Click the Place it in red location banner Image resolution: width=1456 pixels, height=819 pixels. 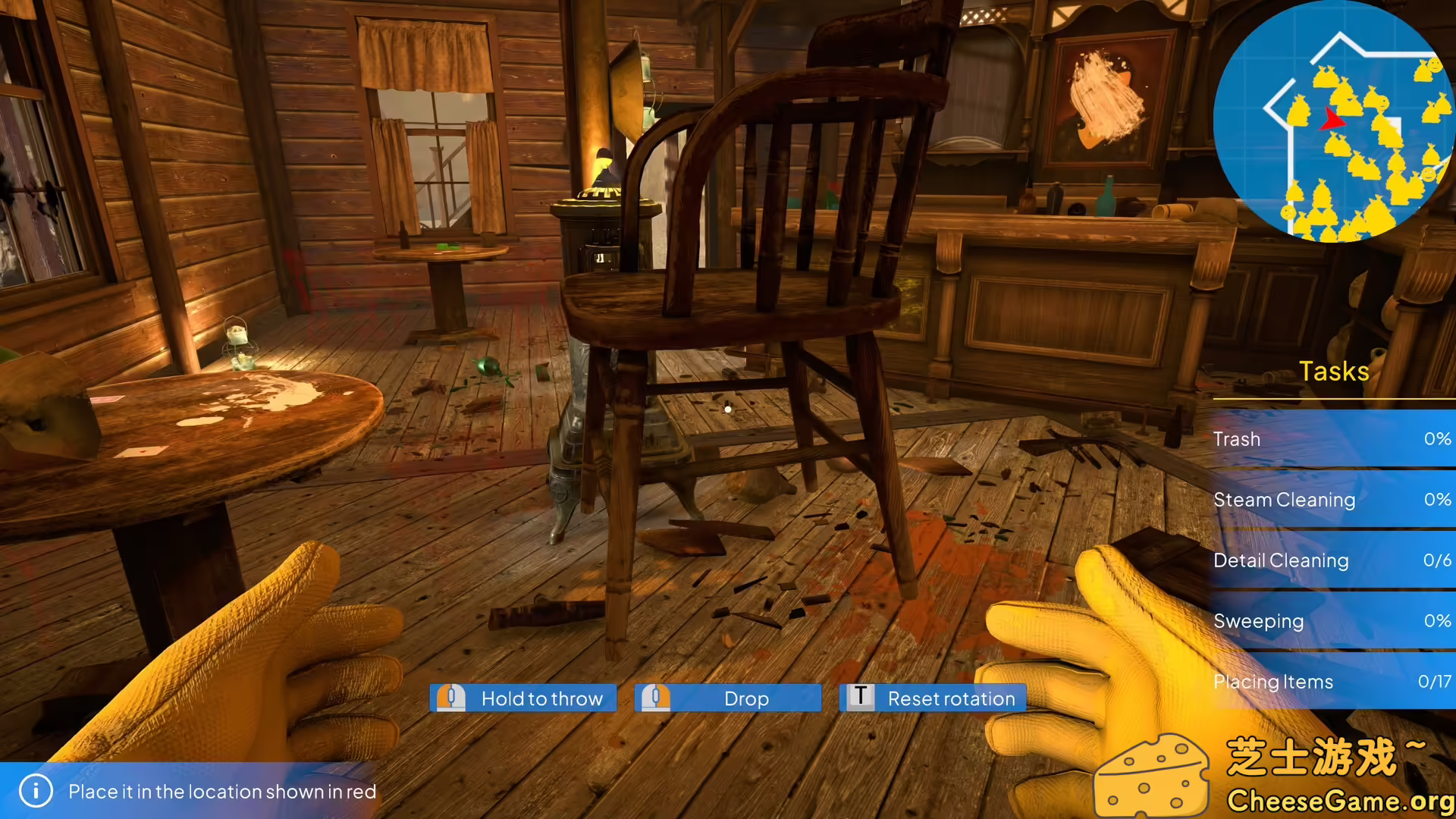point(223,791)
